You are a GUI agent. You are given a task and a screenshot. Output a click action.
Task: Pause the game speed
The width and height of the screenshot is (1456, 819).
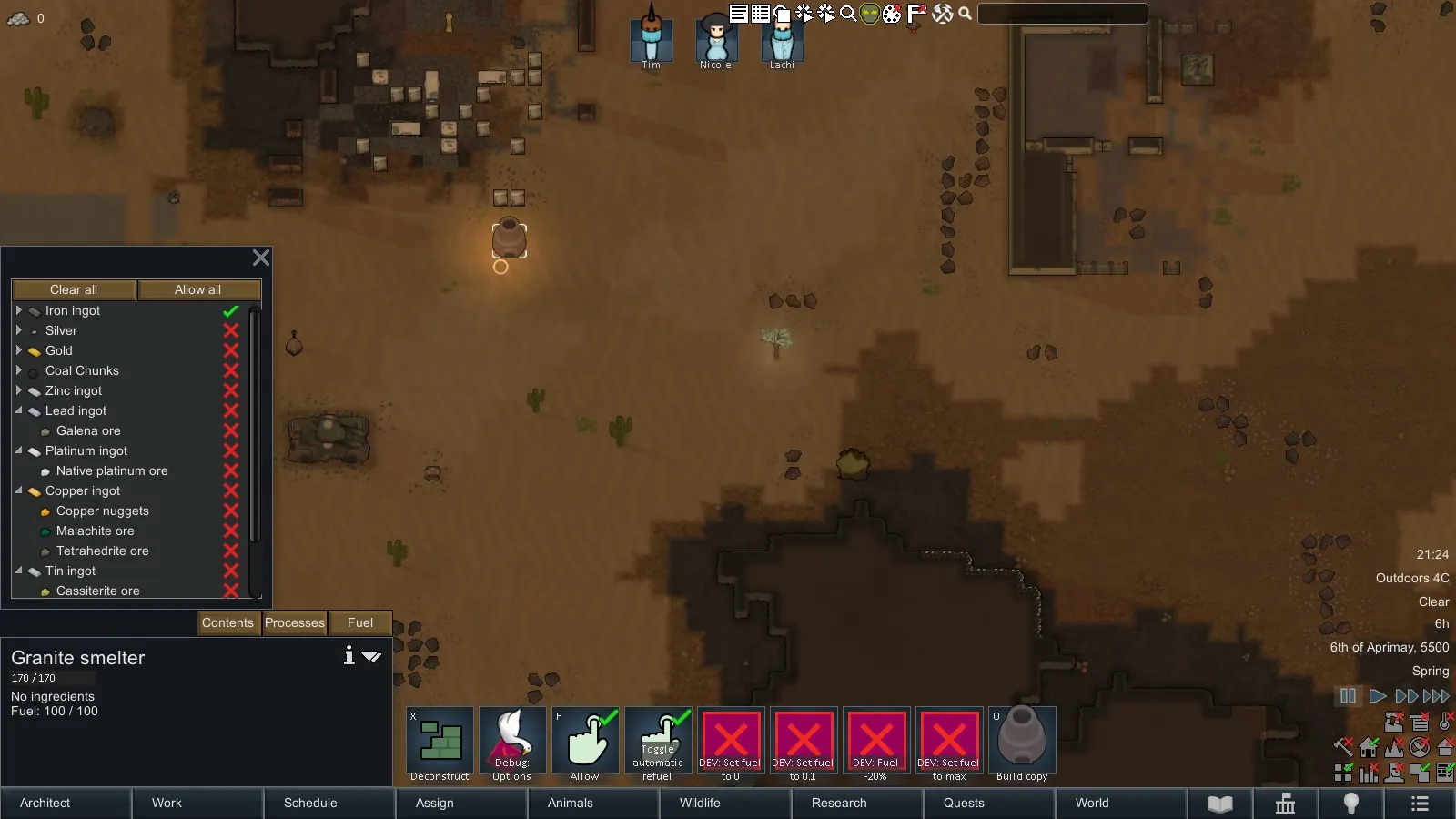tap(1348, 696)
